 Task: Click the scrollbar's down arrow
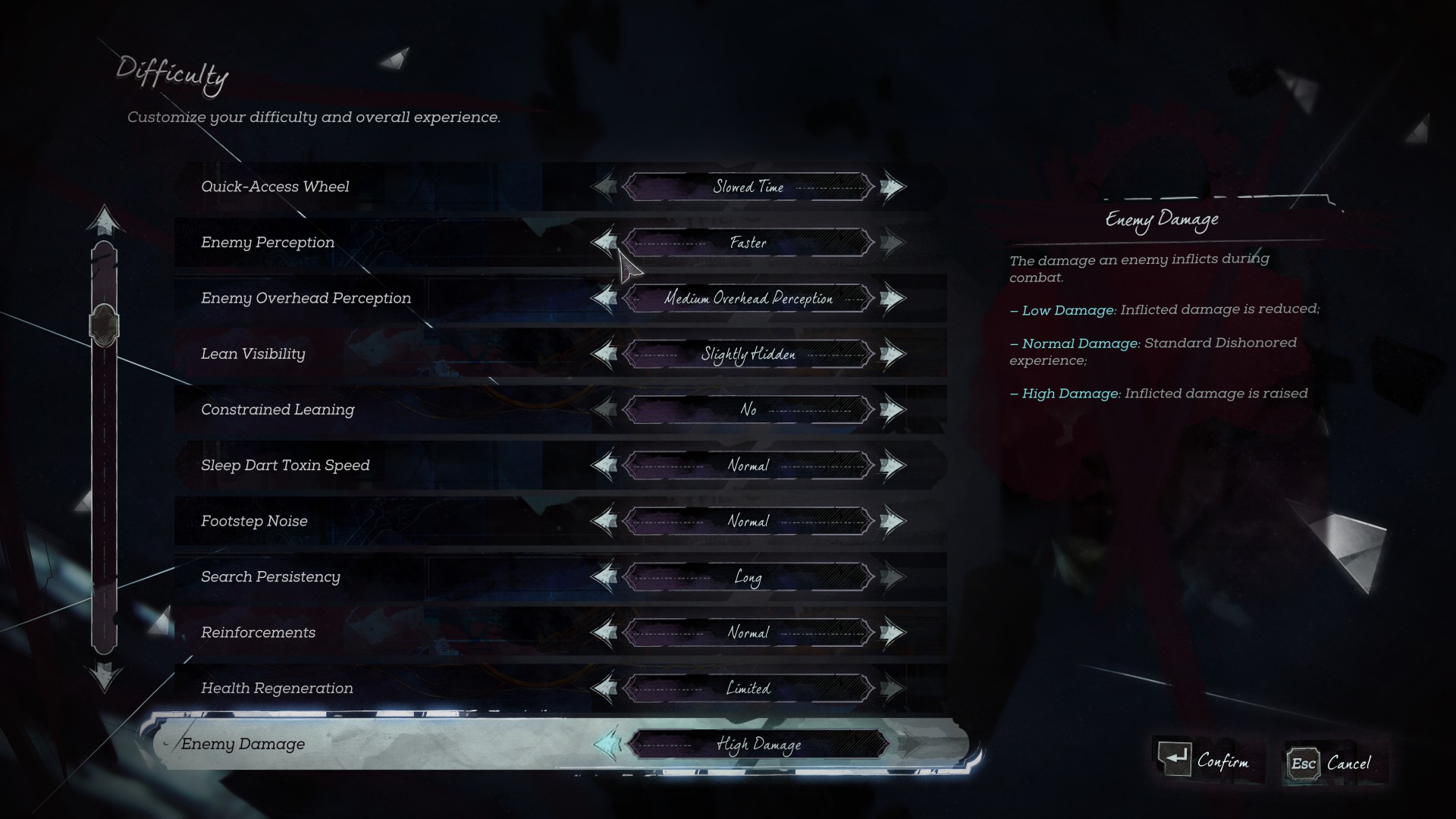click(105, 675)
